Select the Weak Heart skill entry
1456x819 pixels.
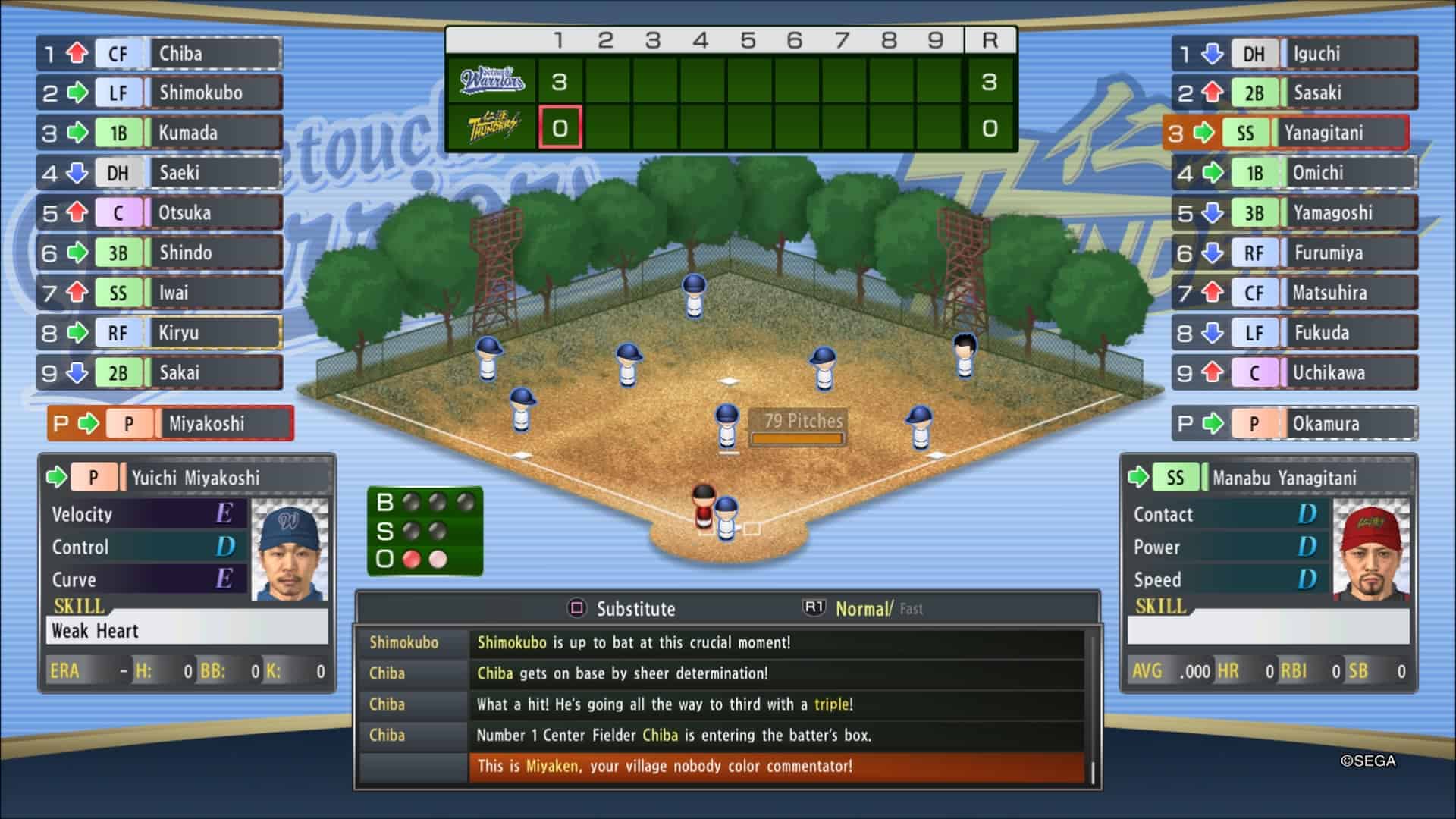pyautogui.click(x=187, y=631)
